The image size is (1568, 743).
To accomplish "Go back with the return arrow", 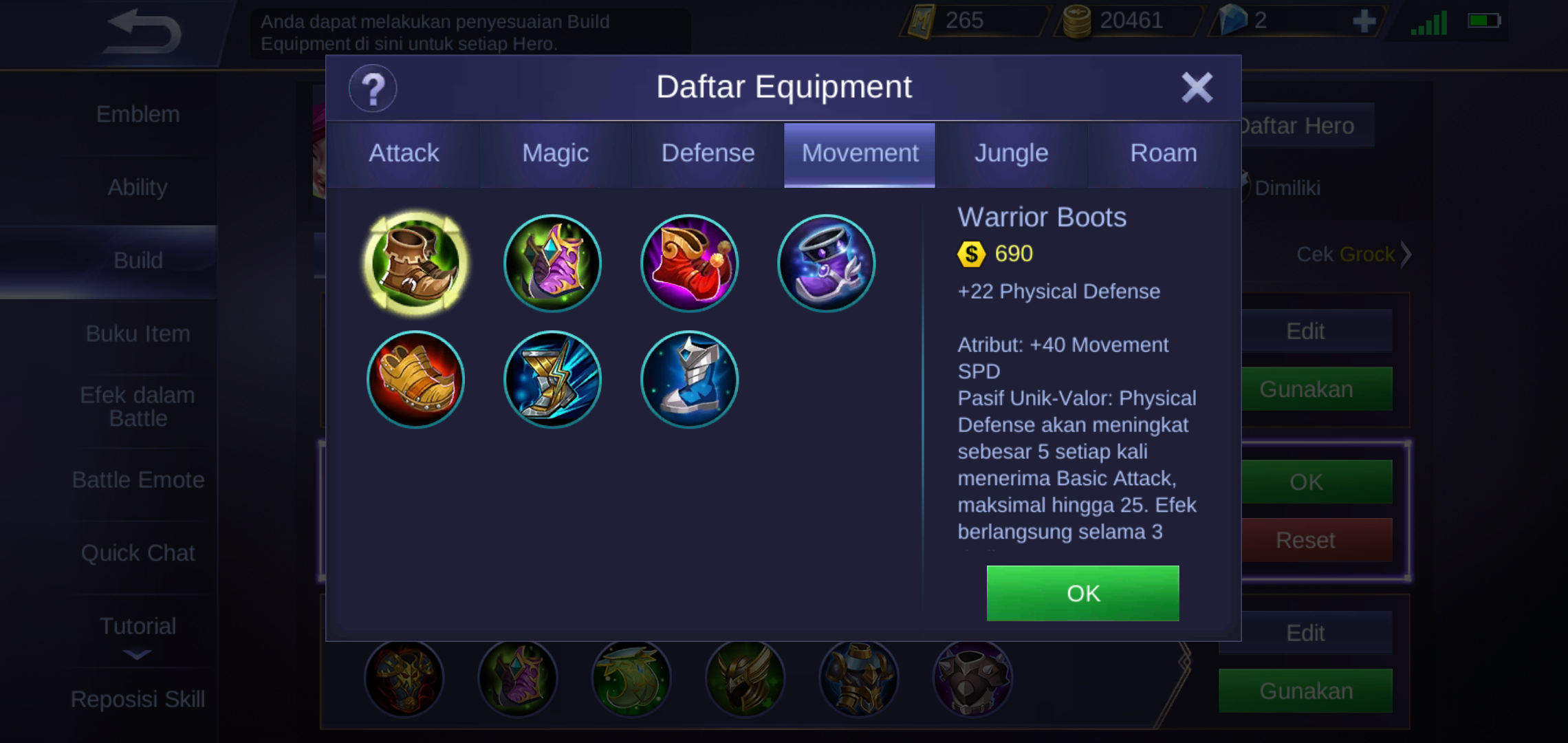I will point(144,32).
